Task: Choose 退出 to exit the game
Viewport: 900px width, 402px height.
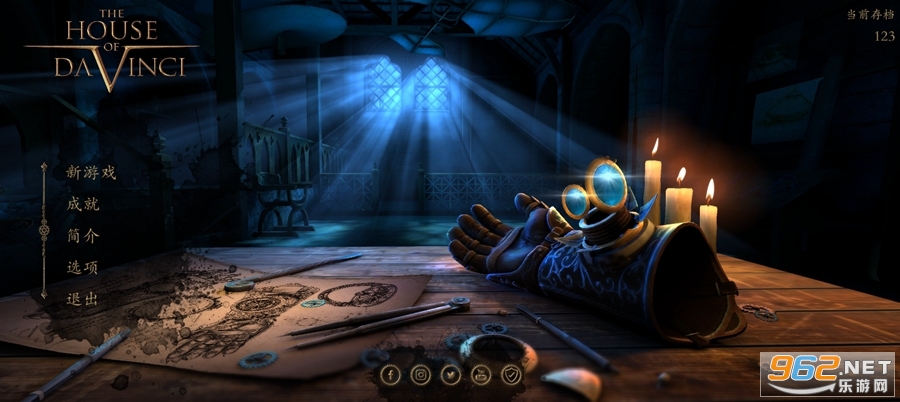Action: click(x=83, y=299)
